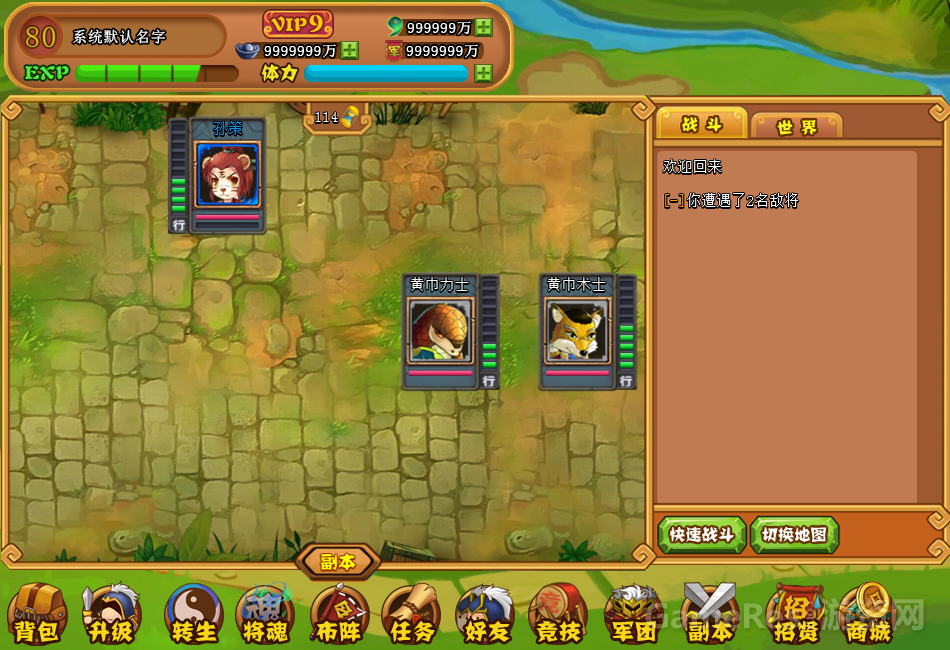Select the 黄巾术士 fox enemy card

pos(578,331)
